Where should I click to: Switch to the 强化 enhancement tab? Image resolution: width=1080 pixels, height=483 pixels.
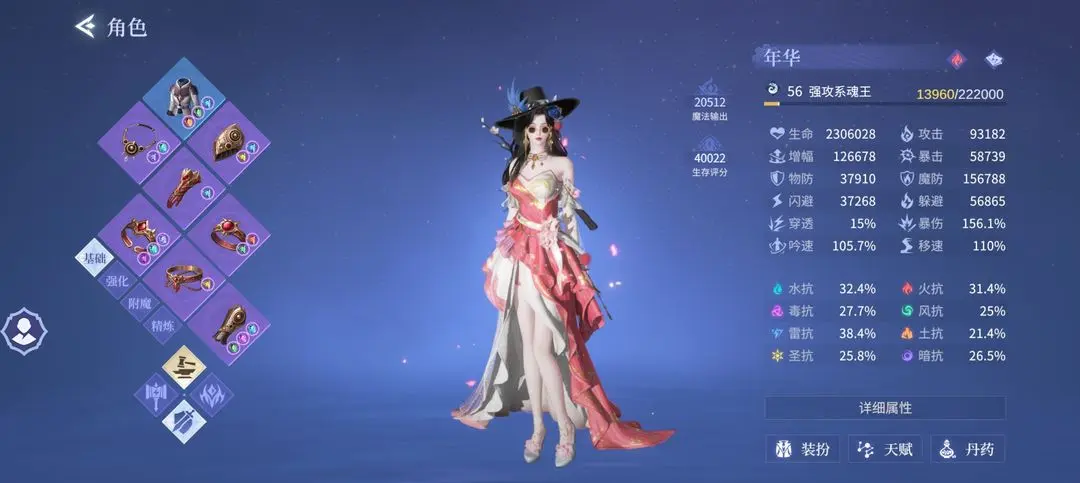coord(117,280)
